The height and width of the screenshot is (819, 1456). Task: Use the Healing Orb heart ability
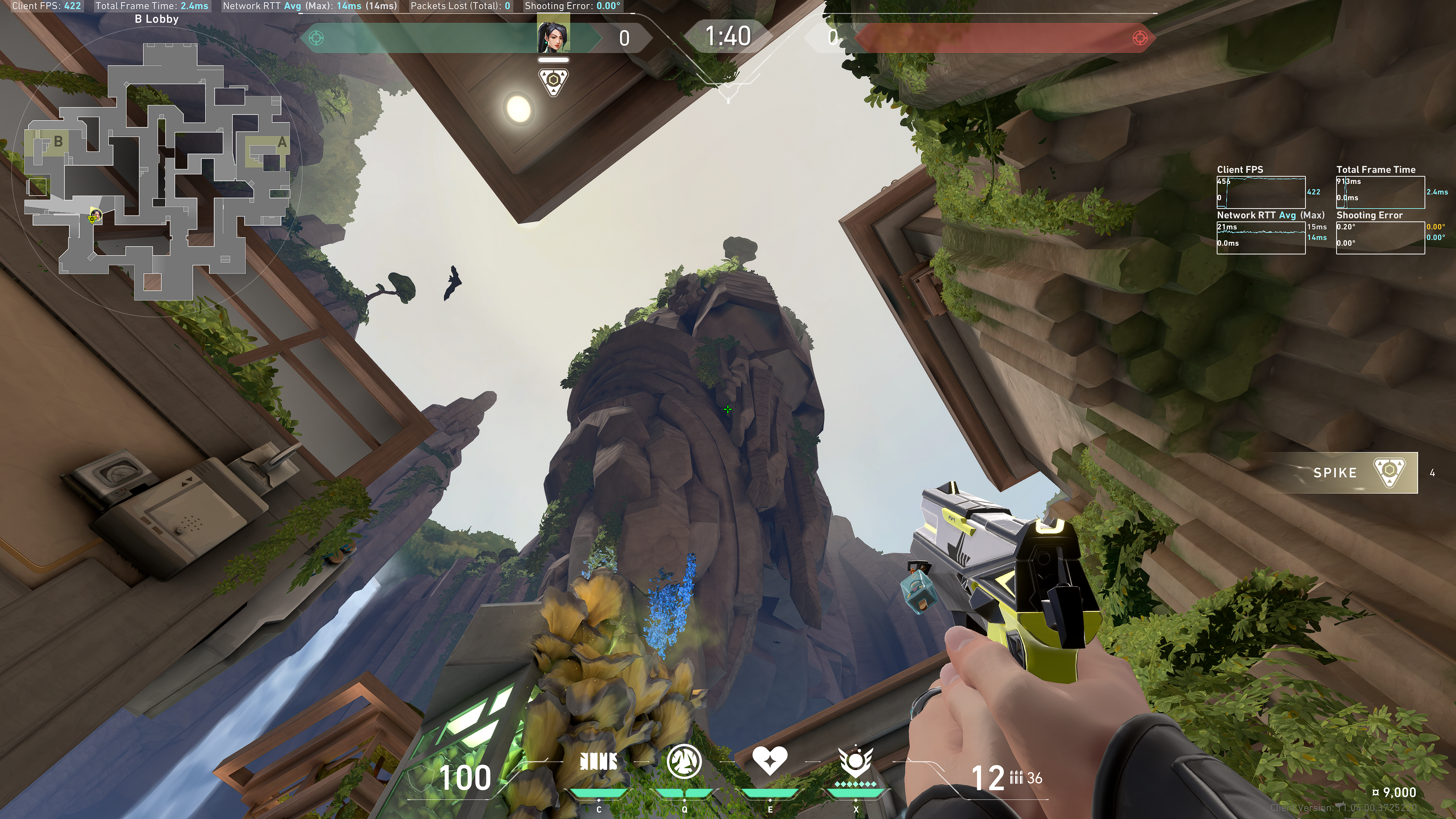[769, 760]
